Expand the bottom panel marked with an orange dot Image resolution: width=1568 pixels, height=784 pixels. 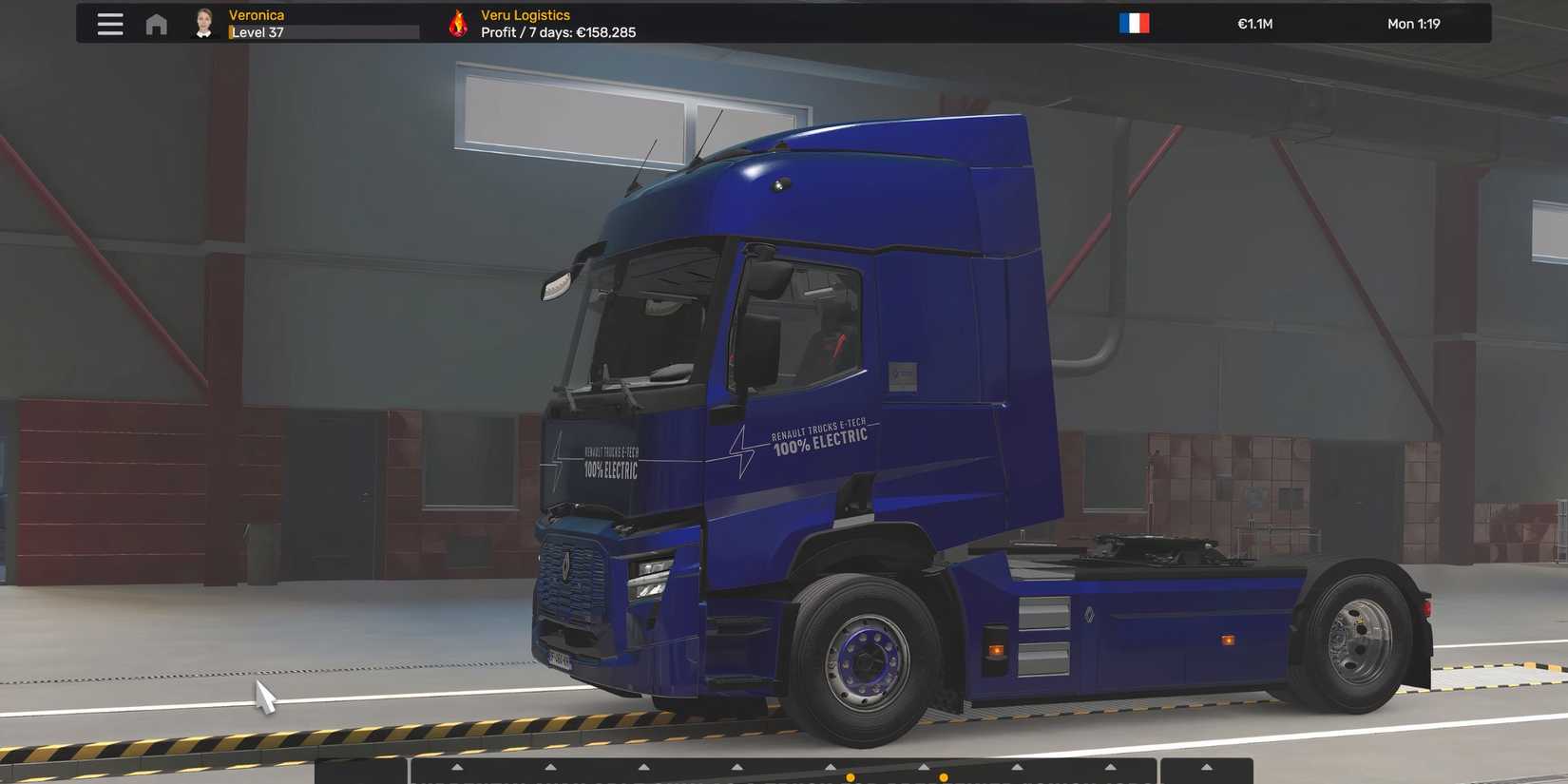829,766
